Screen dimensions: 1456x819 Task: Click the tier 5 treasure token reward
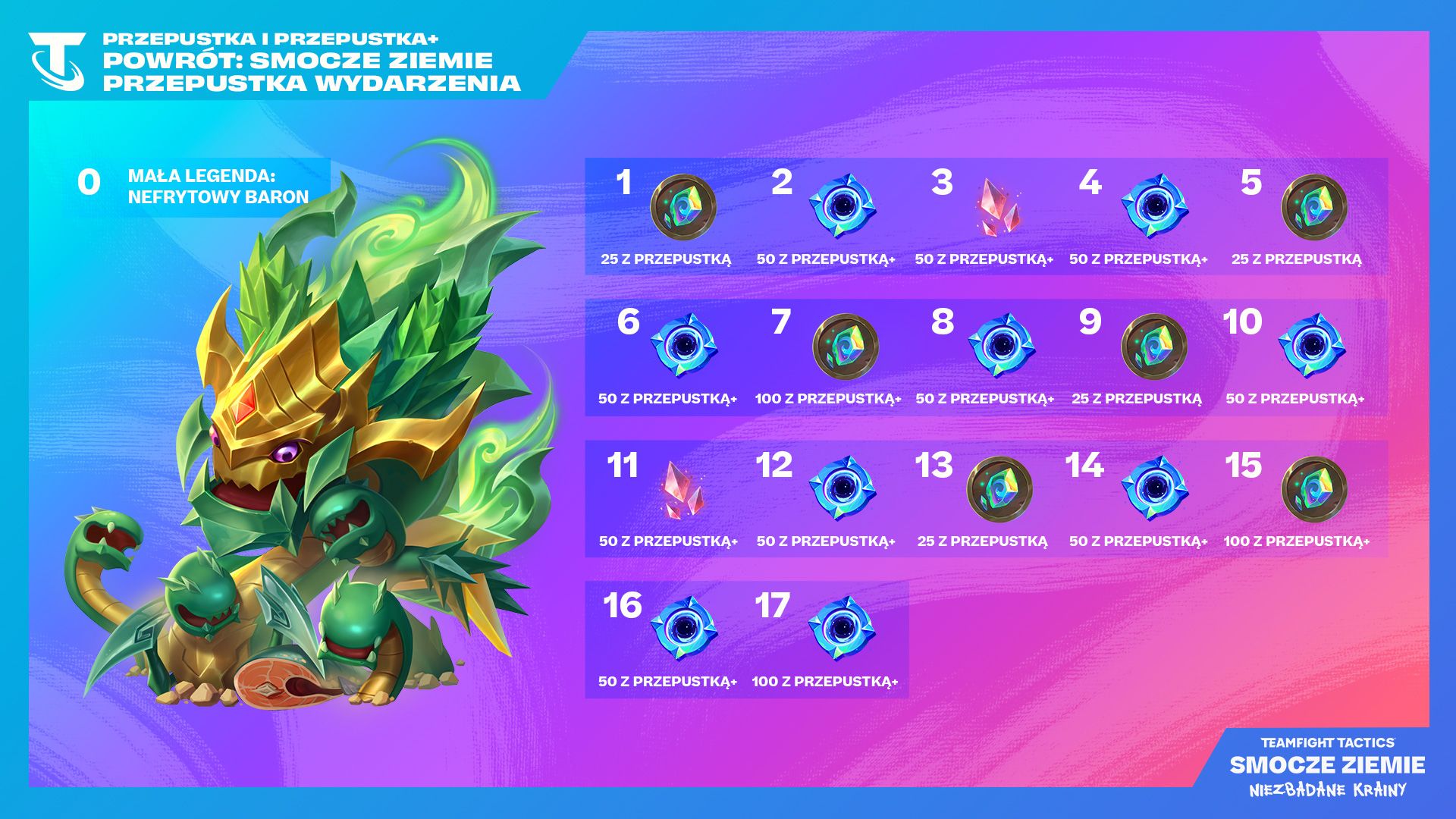[x=1313, y=207]
